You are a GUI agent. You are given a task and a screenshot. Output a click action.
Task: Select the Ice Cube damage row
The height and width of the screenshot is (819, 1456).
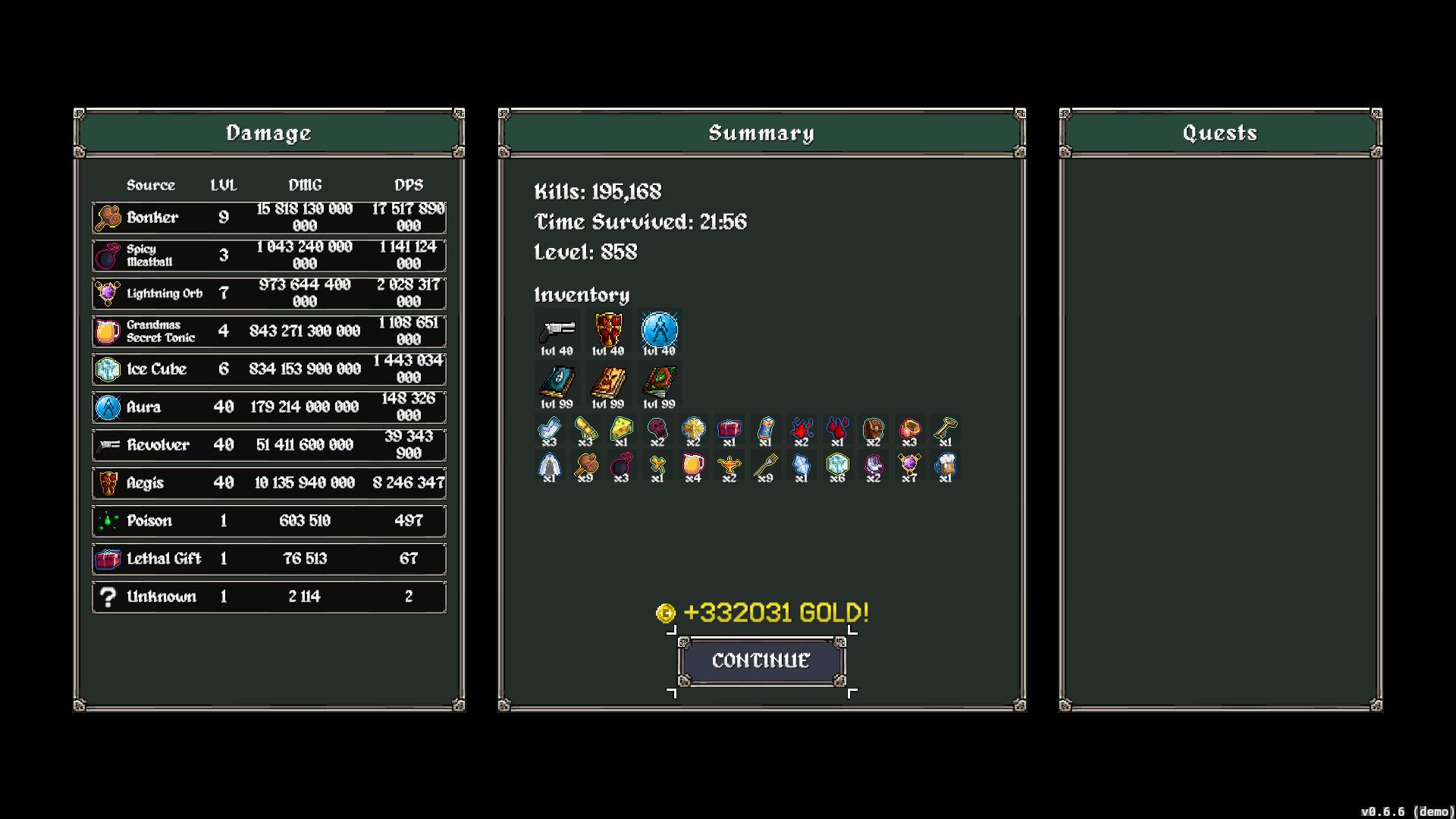click(269, 369)
